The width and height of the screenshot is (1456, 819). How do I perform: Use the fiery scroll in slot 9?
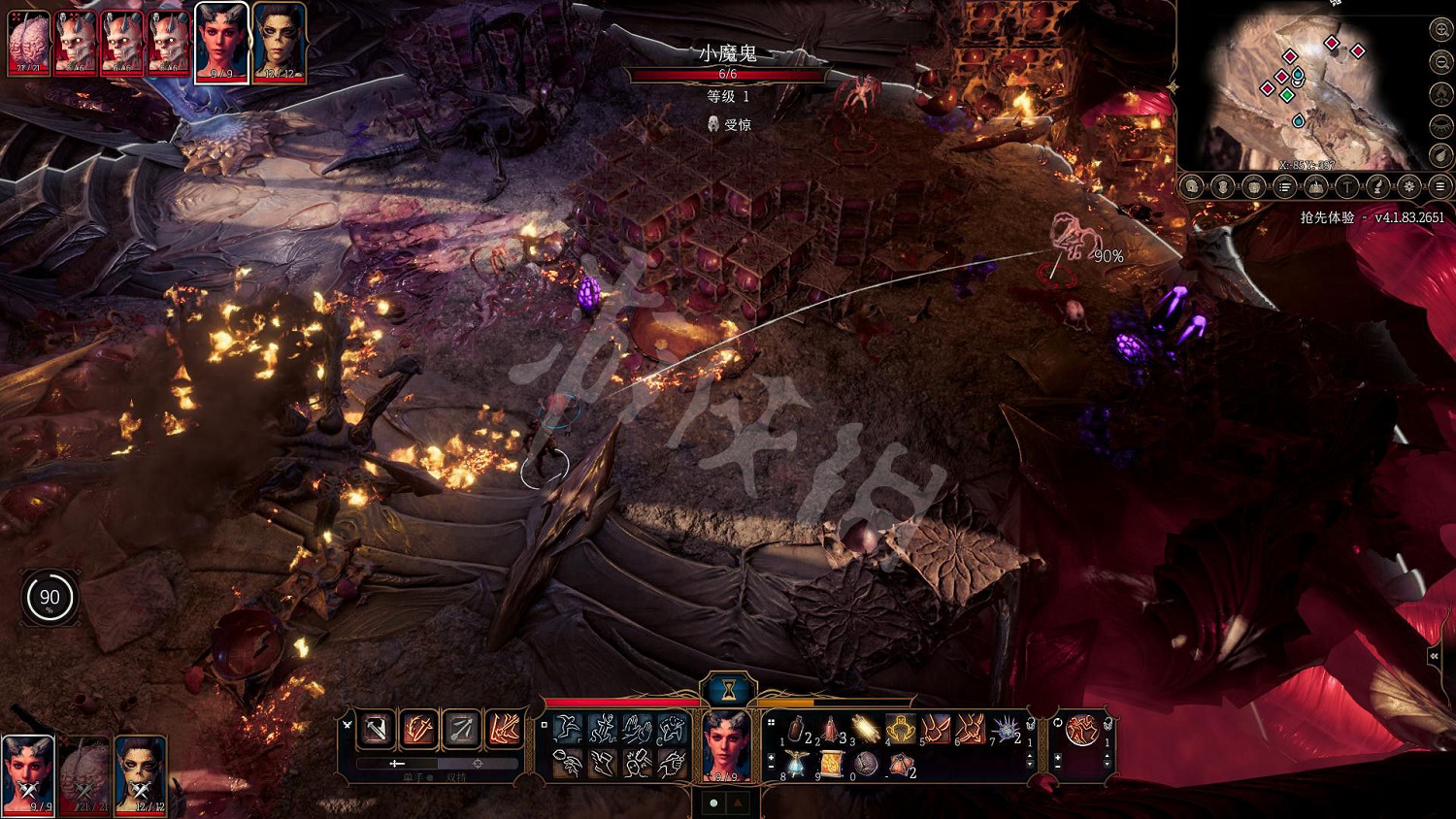830,765
